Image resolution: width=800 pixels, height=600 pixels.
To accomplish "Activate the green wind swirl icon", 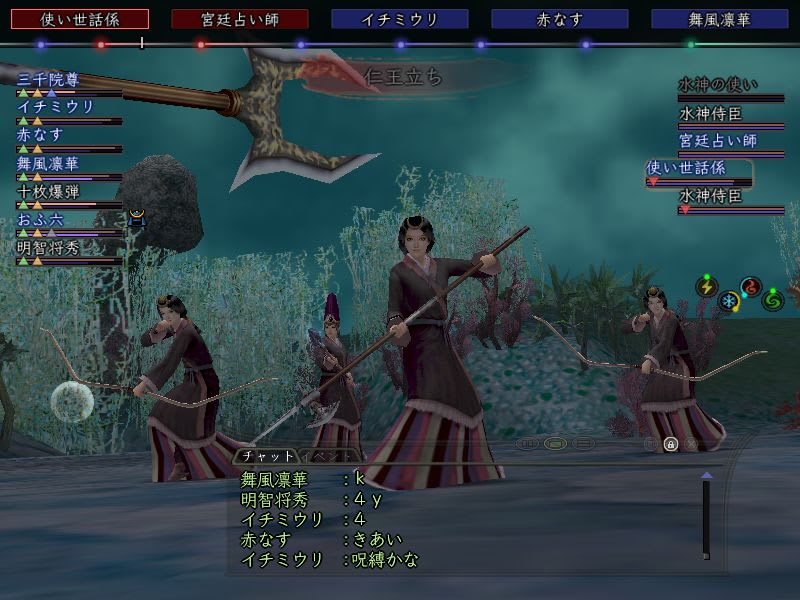I will [773, 299].
